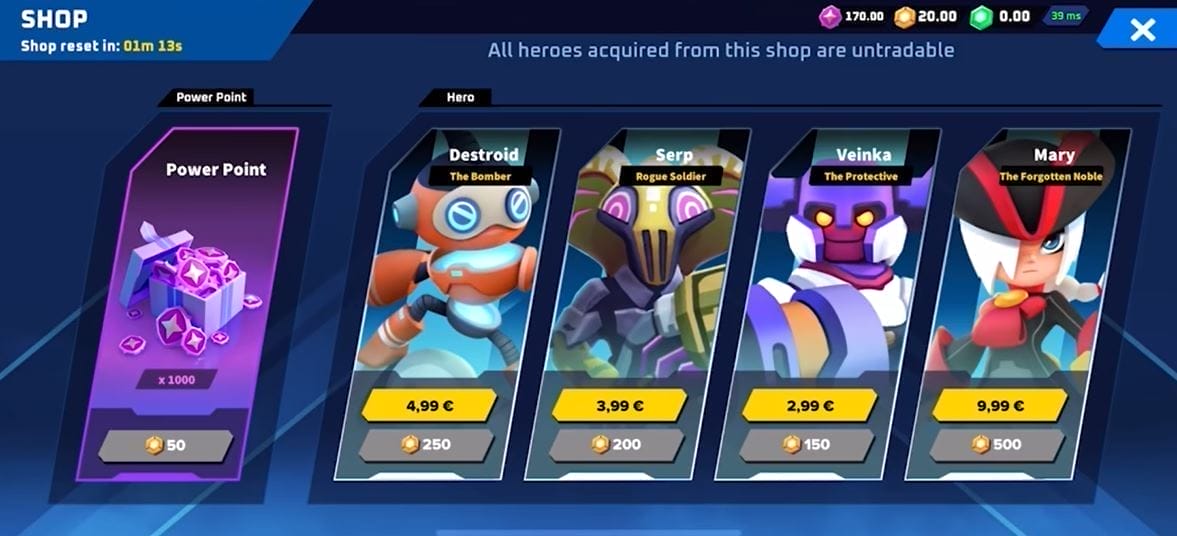The width and height of the screenshot is (1177, 536).
Task: Close the shop with the X button
Action: click(1141, 30)
